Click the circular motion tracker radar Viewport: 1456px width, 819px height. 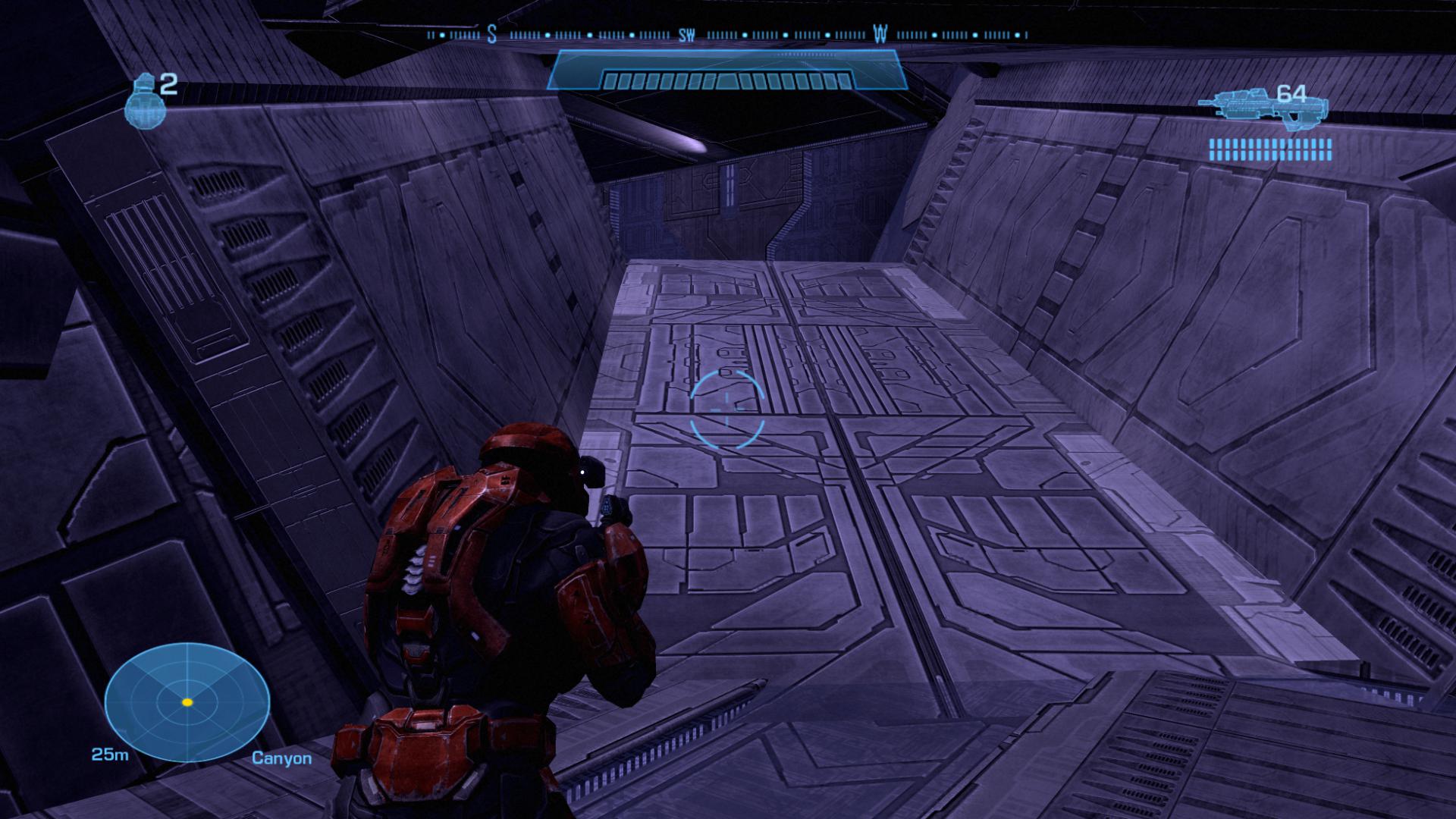187,702
